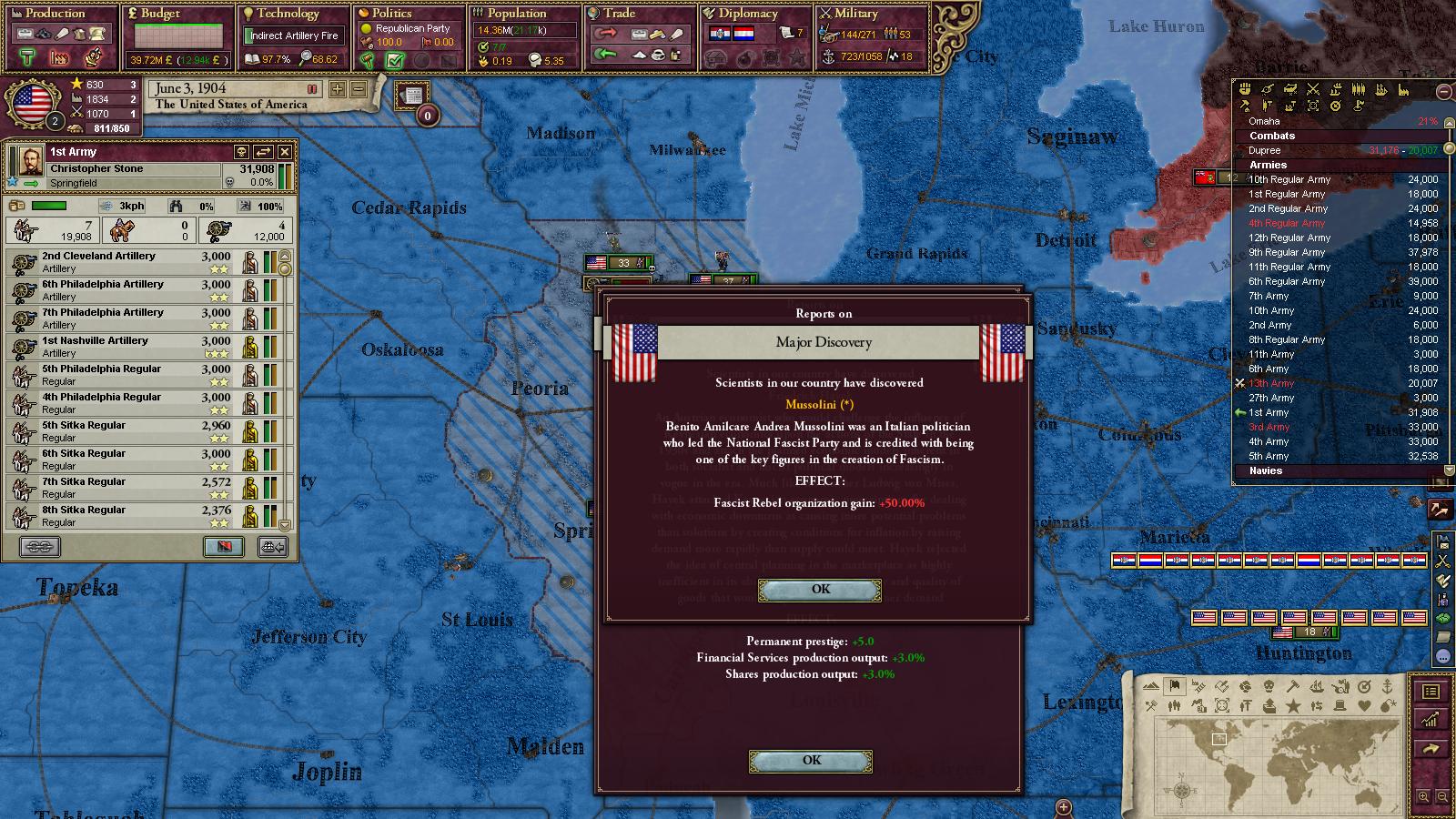Collapse the outliner with the minus button
This screenshot has height=819, width=1456.
coord(1443,91)
